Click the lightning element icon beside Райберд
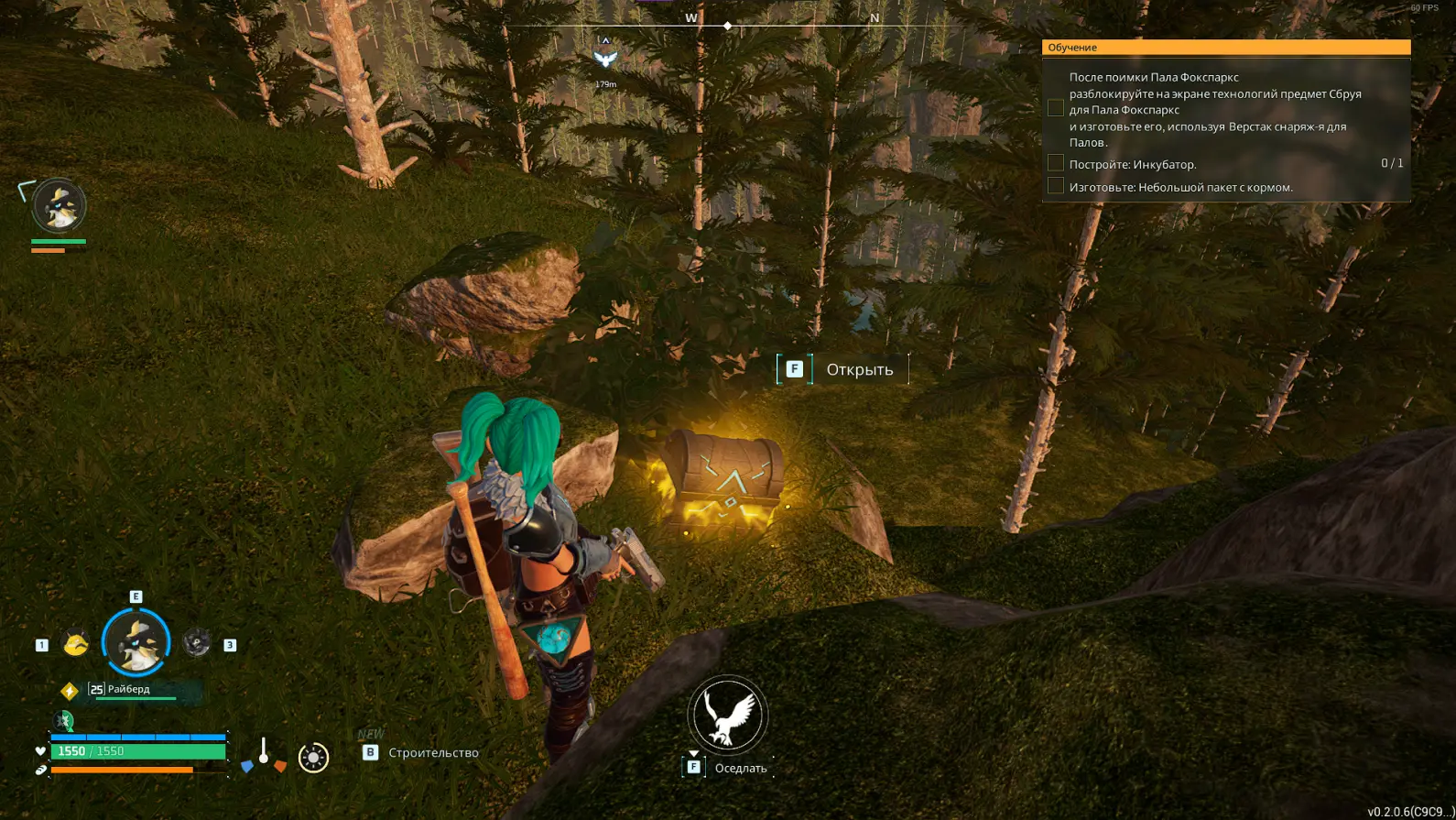1456x820 pixels. pos(70,691)
